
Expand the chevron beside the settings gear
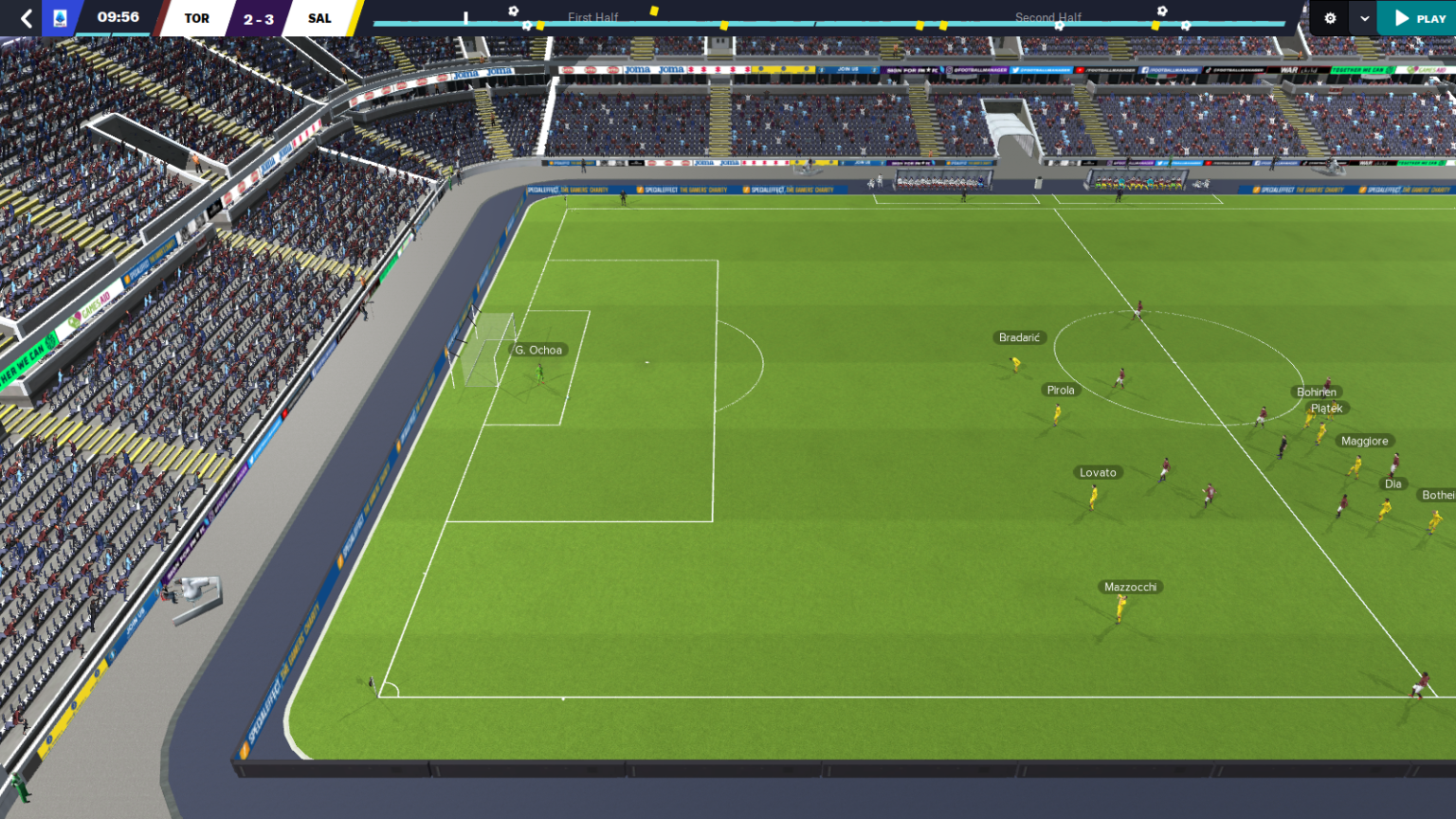[x=1362, y=17]
